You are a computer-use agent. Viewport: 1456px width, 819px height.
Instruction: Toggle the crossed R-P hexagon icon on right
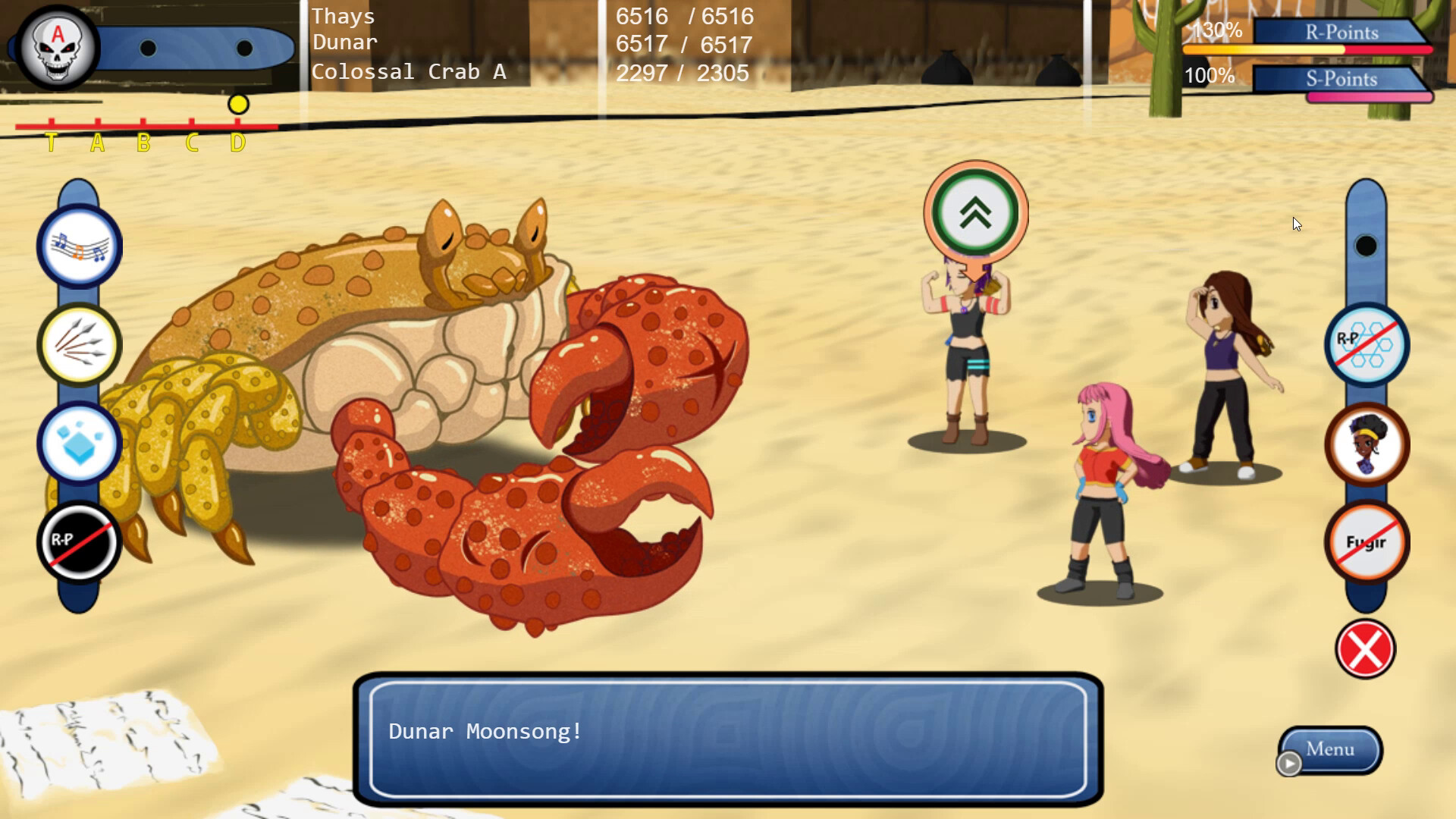pos(1367,344)
